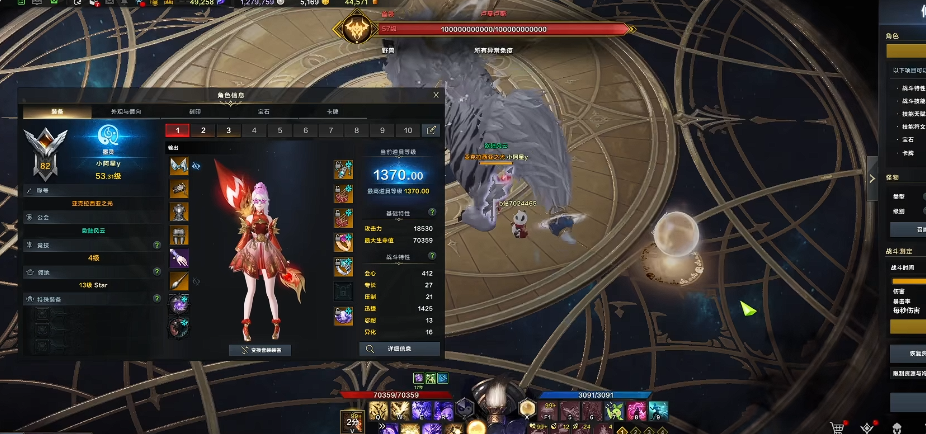This screenshot has width=926, height=434.
Task: Click the help icon beside 基础特性
Action: click(x=432, y=213)
